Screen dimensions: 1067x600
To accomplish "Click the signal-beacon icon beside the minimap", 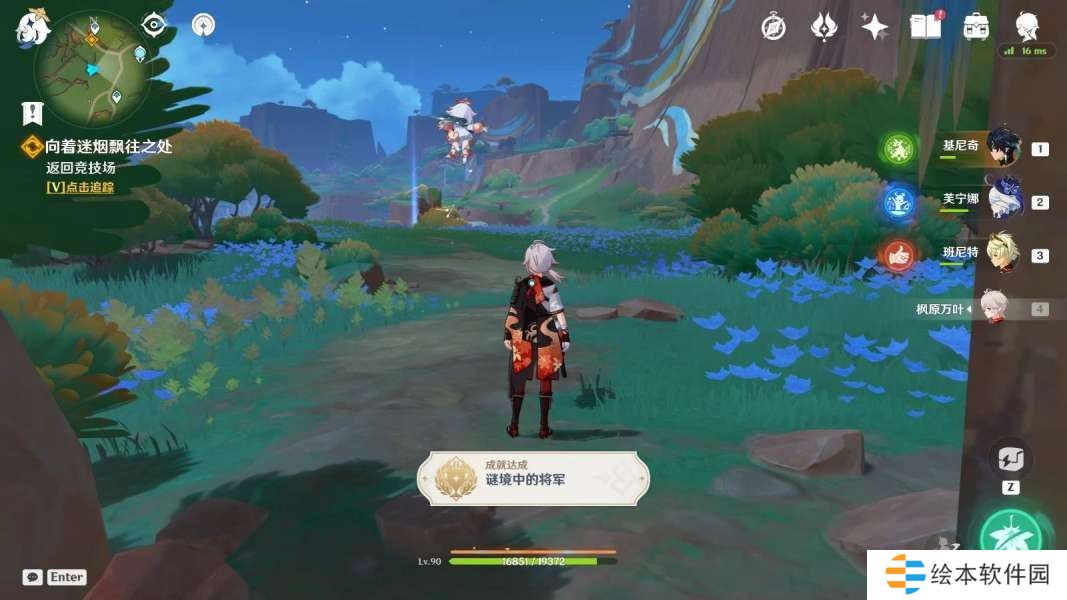I will (x=203, y=24).
